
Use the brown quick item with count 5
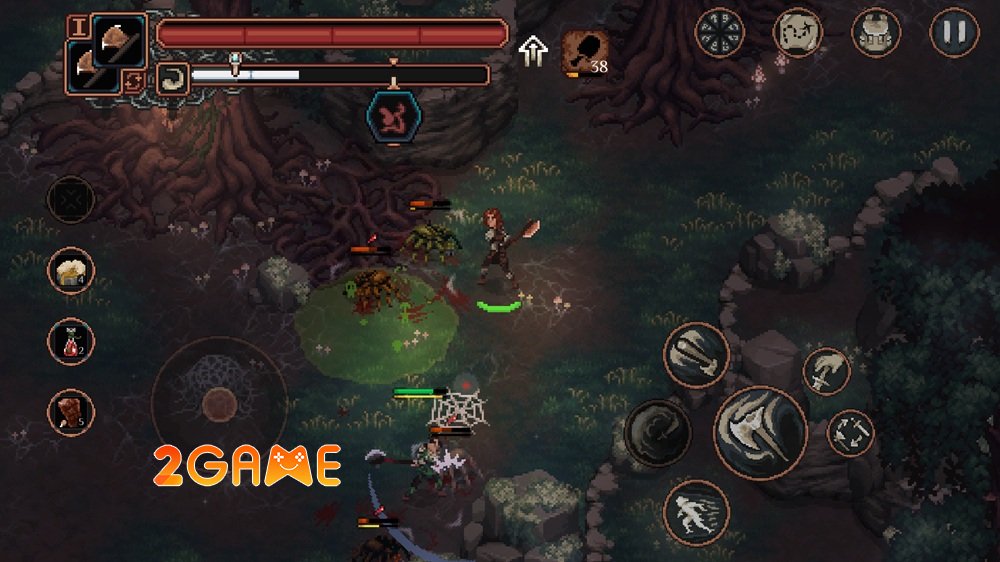click(71, 412)
